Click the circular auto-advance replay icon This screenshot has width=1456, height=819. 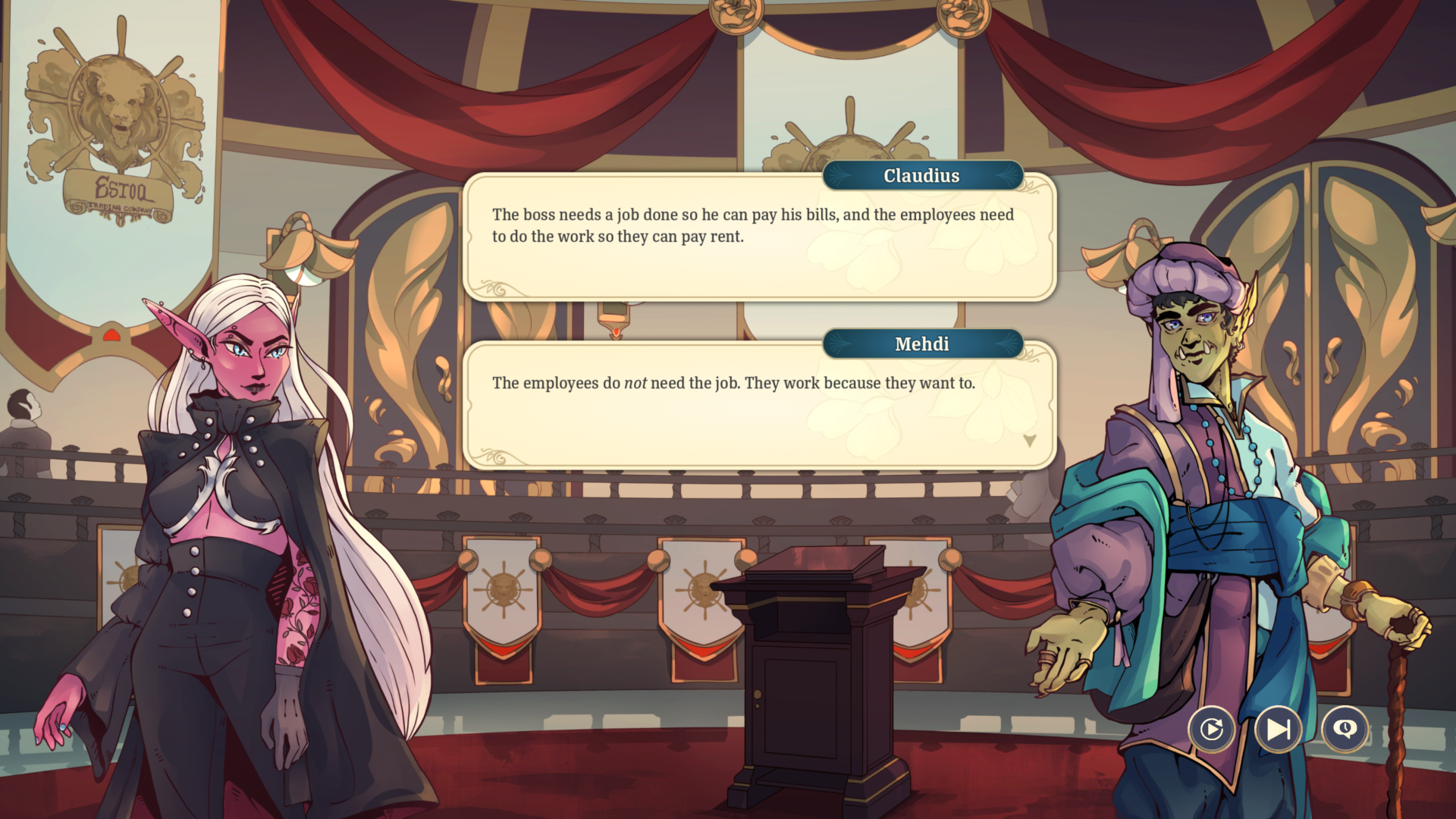[1213, 730]
